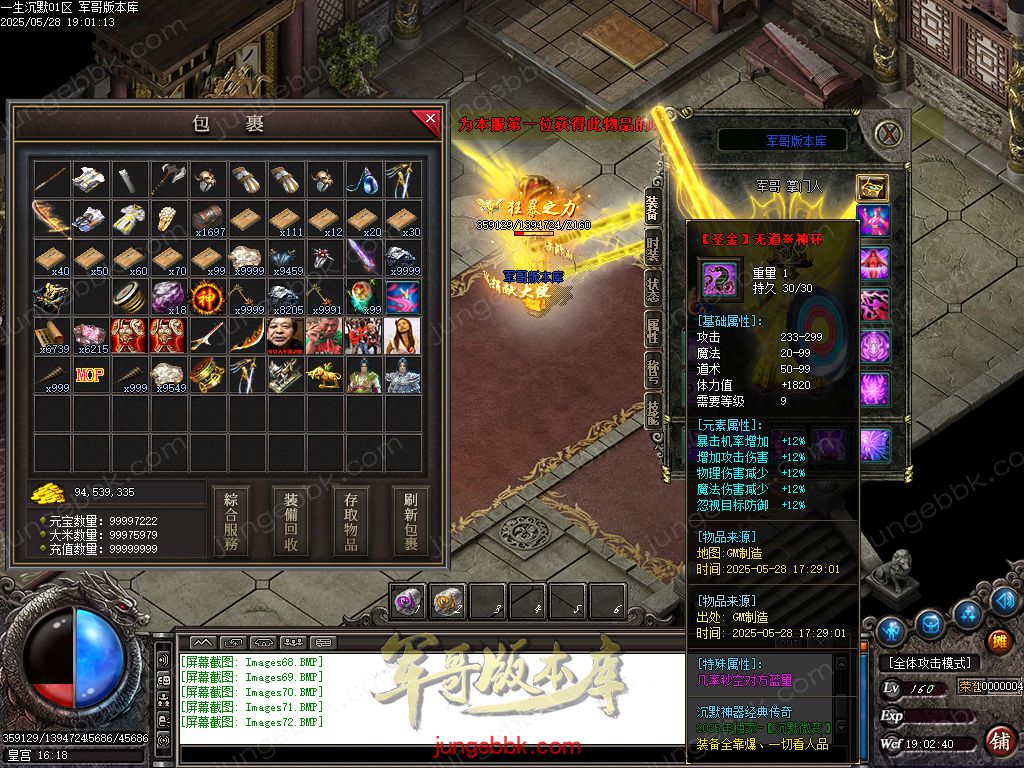Open the 綜合服務 services button

[x=231, y=521]
